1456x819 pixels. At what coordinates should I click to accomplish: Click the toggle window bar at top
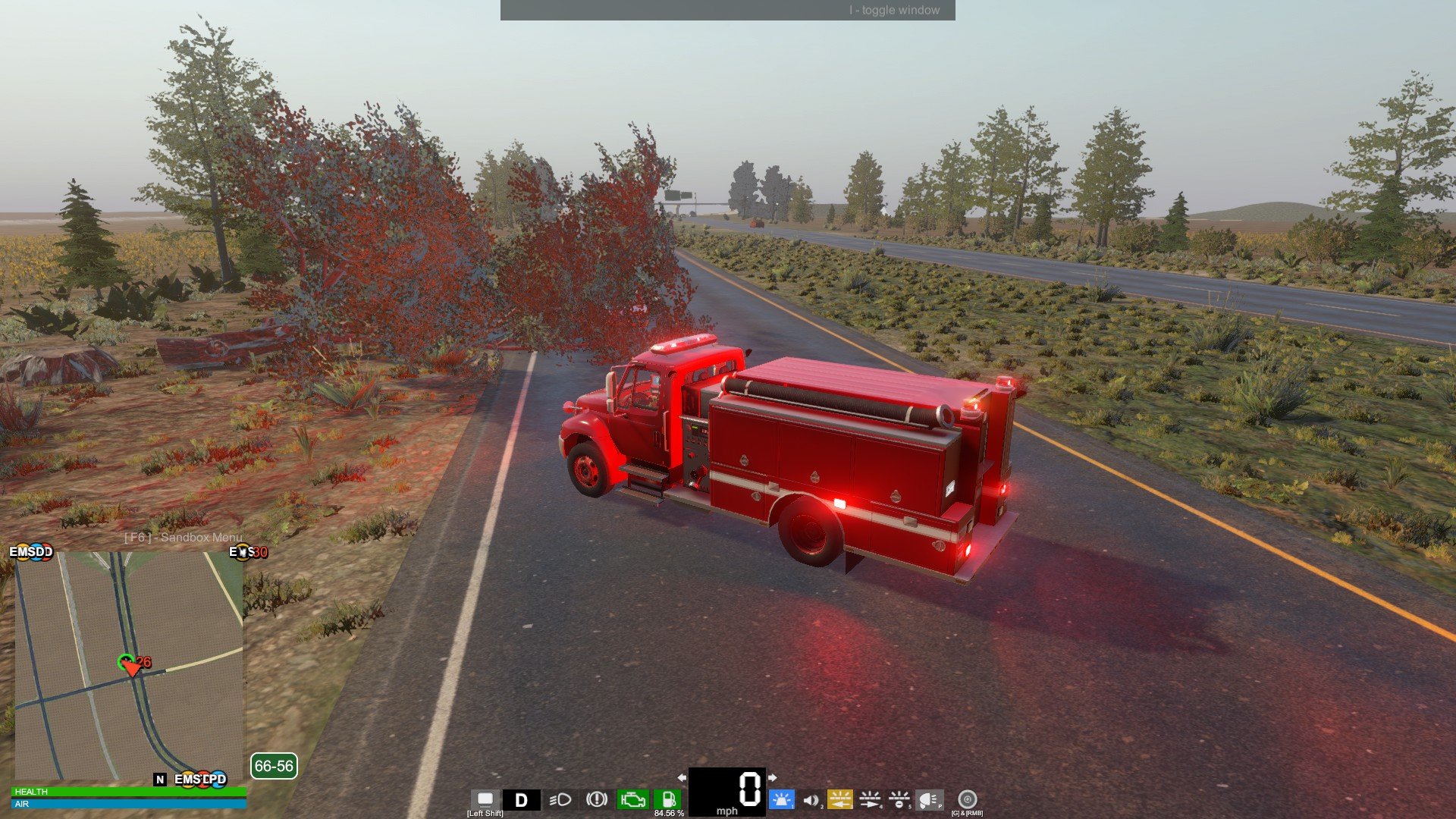(x=727, y=10)
